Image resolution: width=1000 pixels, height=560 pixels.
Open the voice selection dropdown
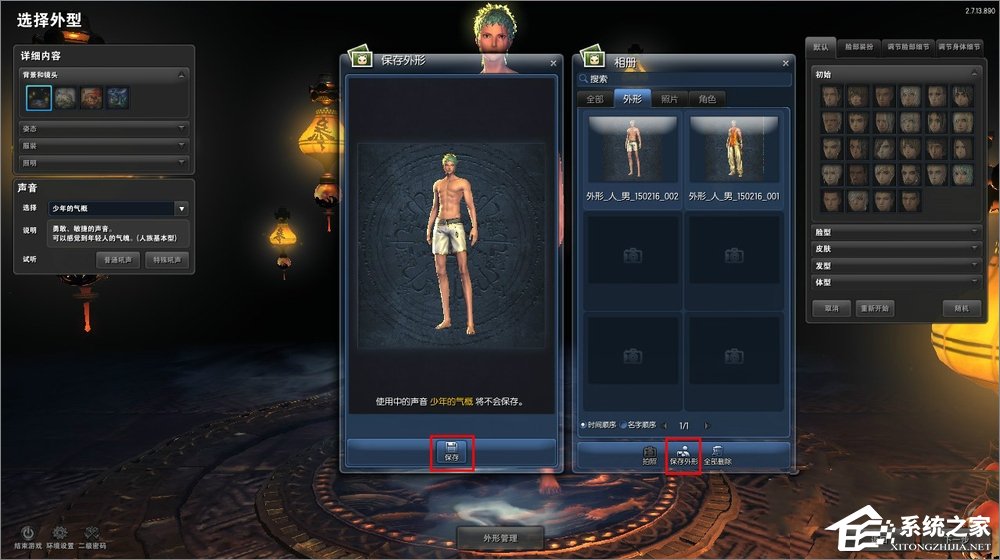pos(181,209)
